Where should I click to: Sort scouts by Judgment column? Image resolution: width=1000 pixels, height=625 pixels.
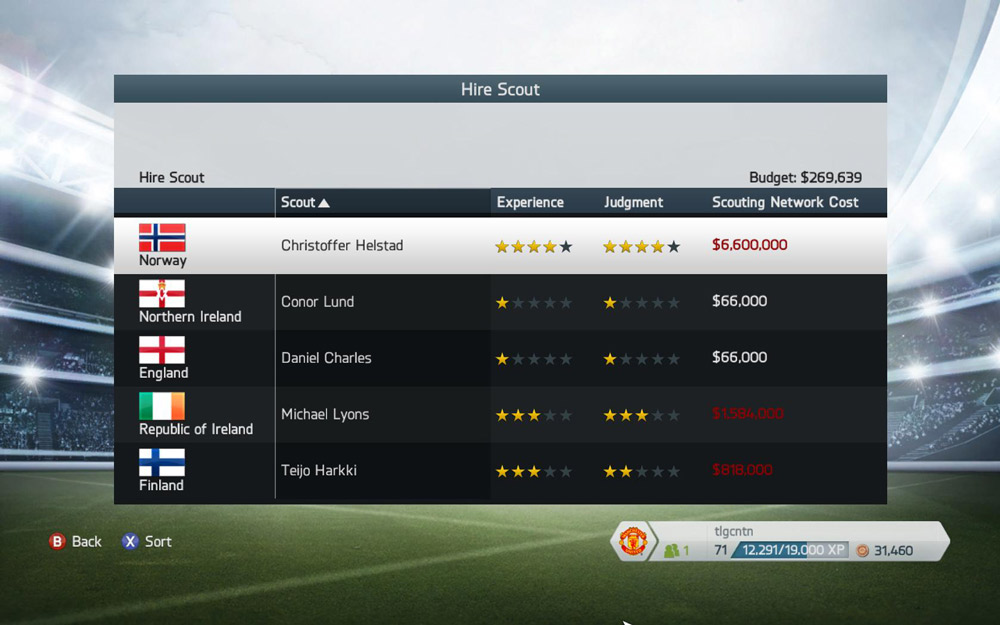[633, 202]
